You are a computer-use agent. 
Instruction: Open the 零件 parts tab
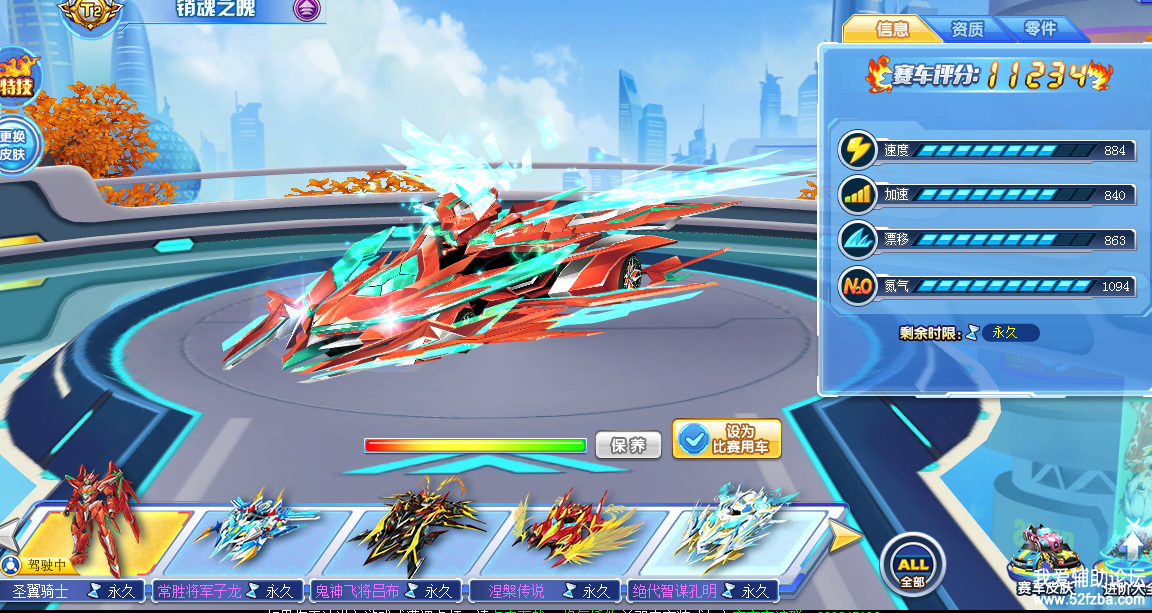click(1041, 29)
